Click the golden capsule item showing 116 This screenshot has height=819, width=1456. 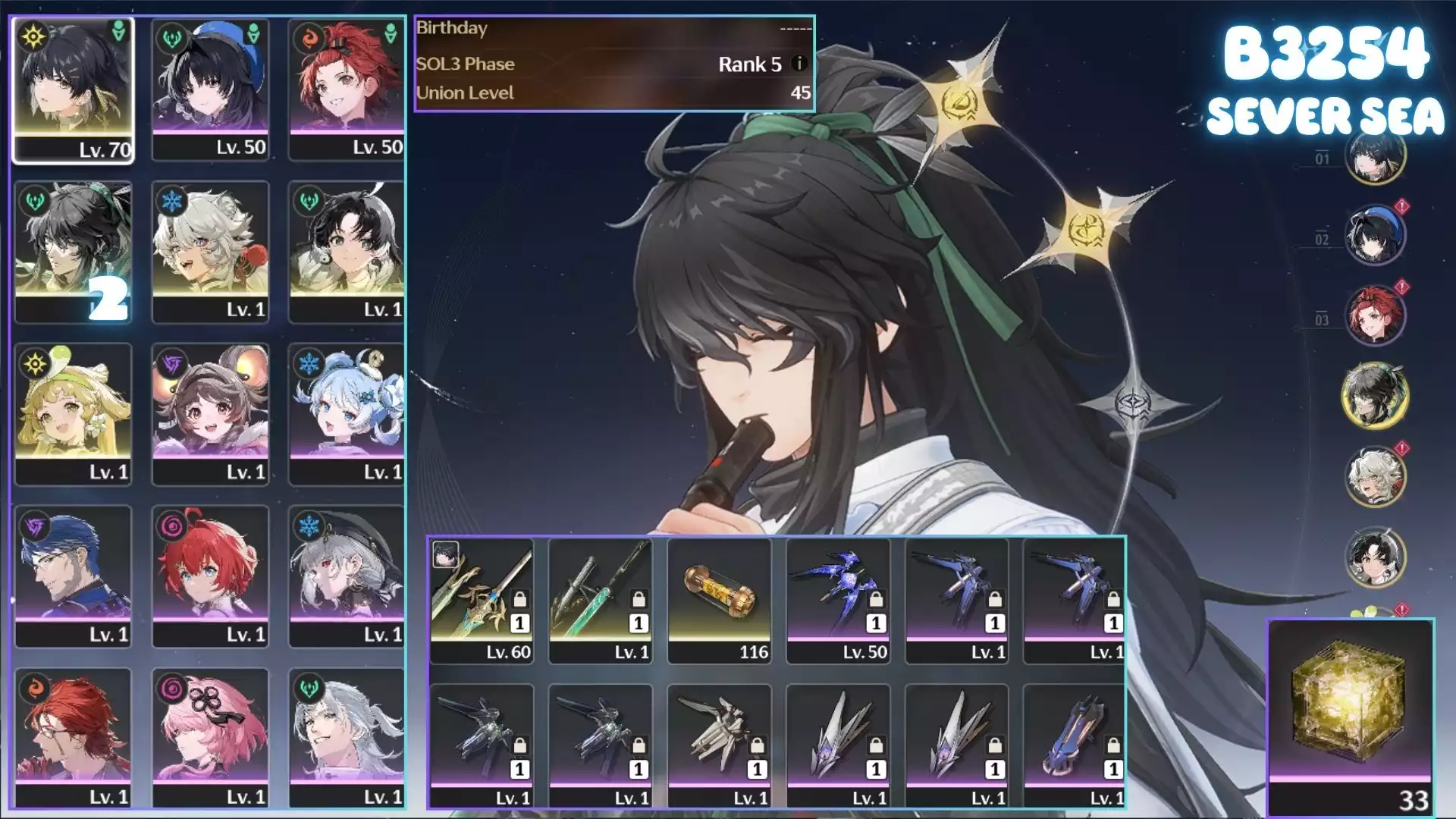coord(719,601)
